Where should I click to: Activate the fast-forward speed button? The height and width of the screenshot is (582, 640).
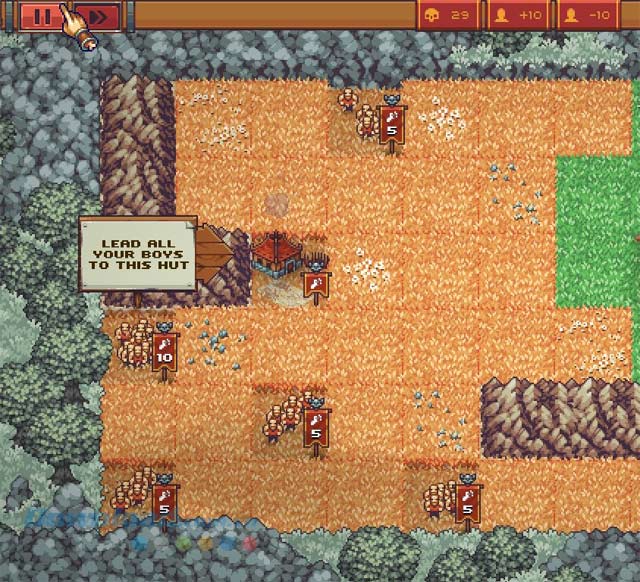coord(98,15)
